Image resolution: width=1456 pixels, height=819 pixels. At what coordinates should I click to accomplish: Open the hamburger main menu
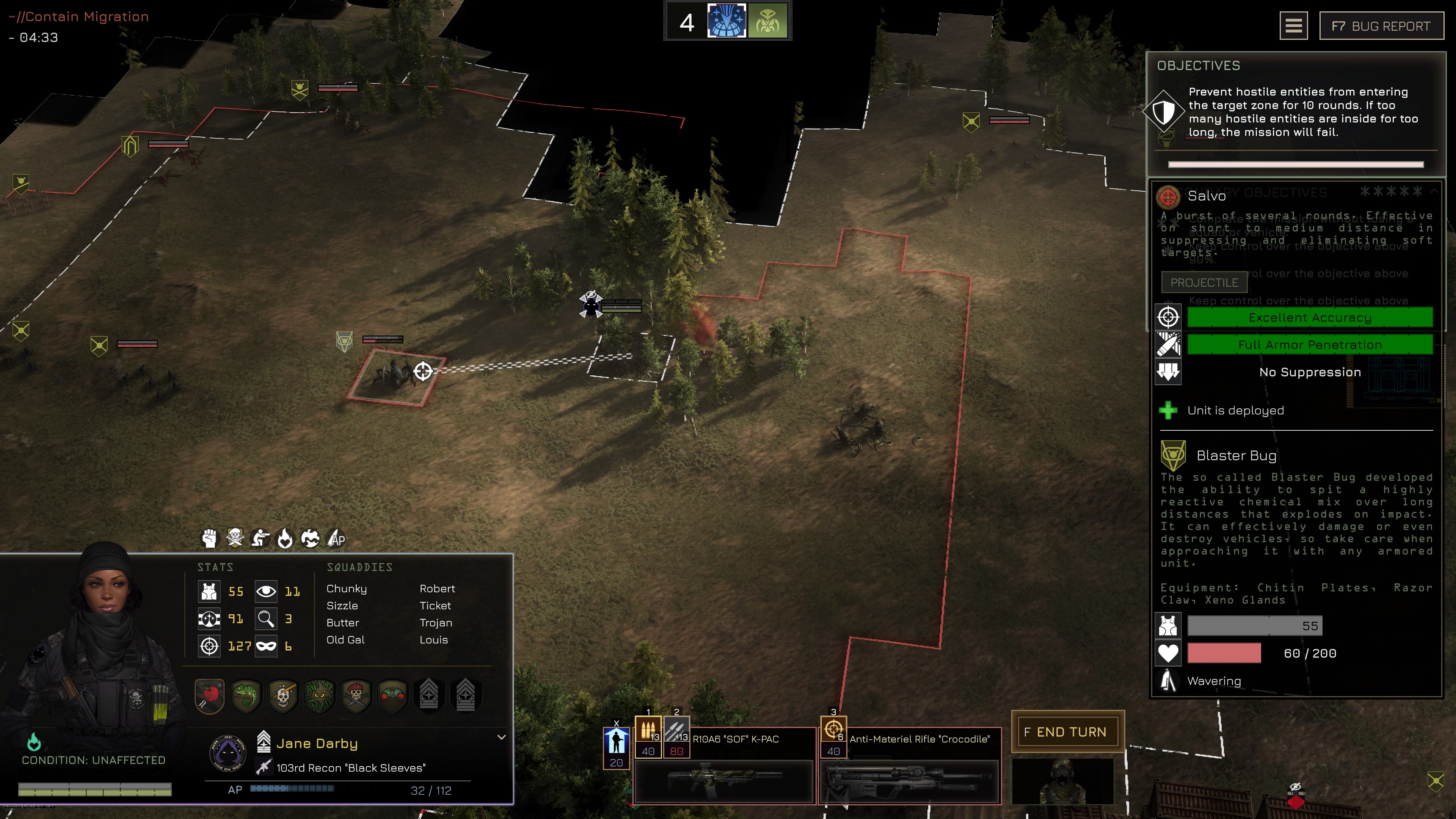(1293, 26)
